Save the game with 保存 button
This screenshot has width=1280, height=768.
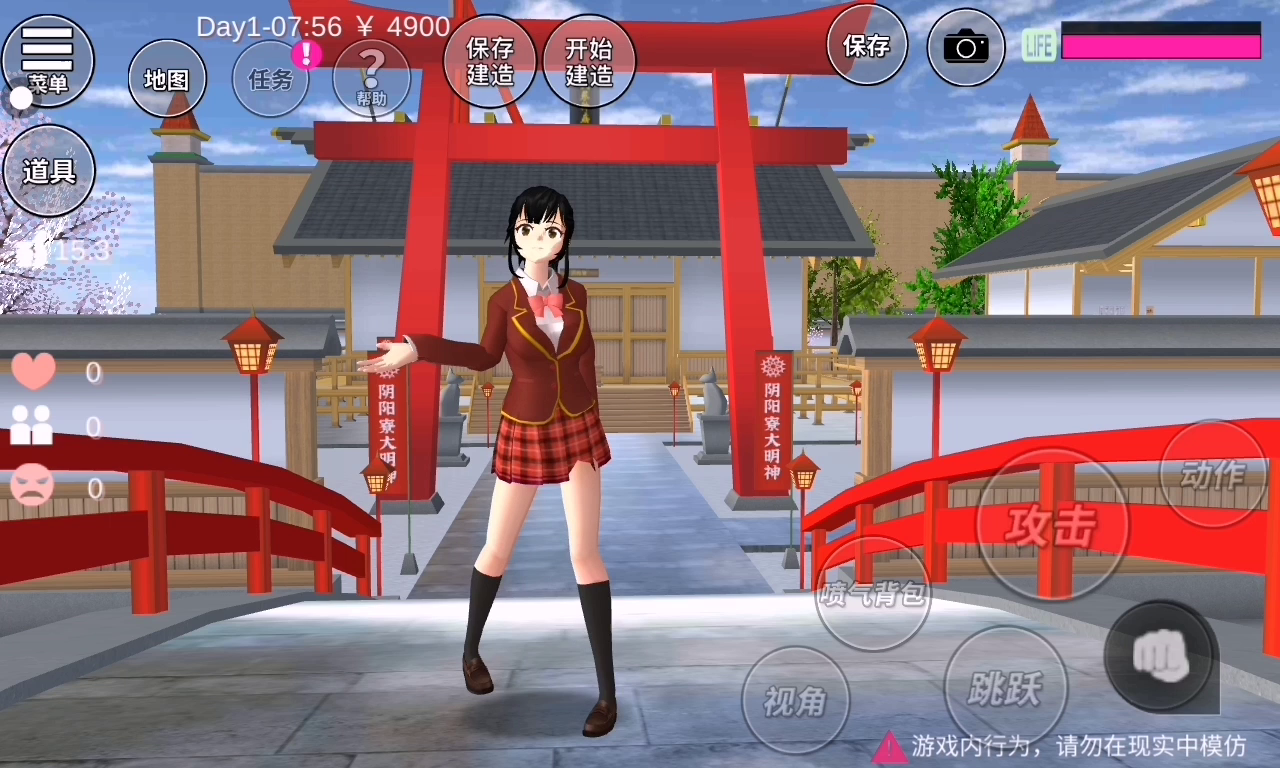coord(867,45)
